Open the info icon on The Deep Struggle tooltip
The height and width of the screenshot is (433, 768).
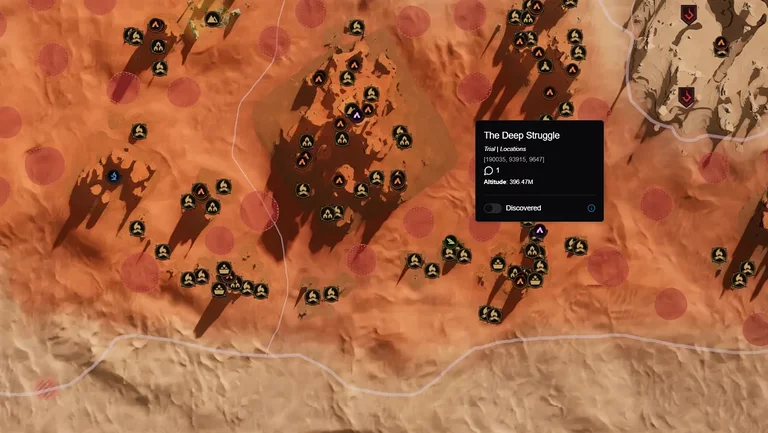(x=591, y=208)
